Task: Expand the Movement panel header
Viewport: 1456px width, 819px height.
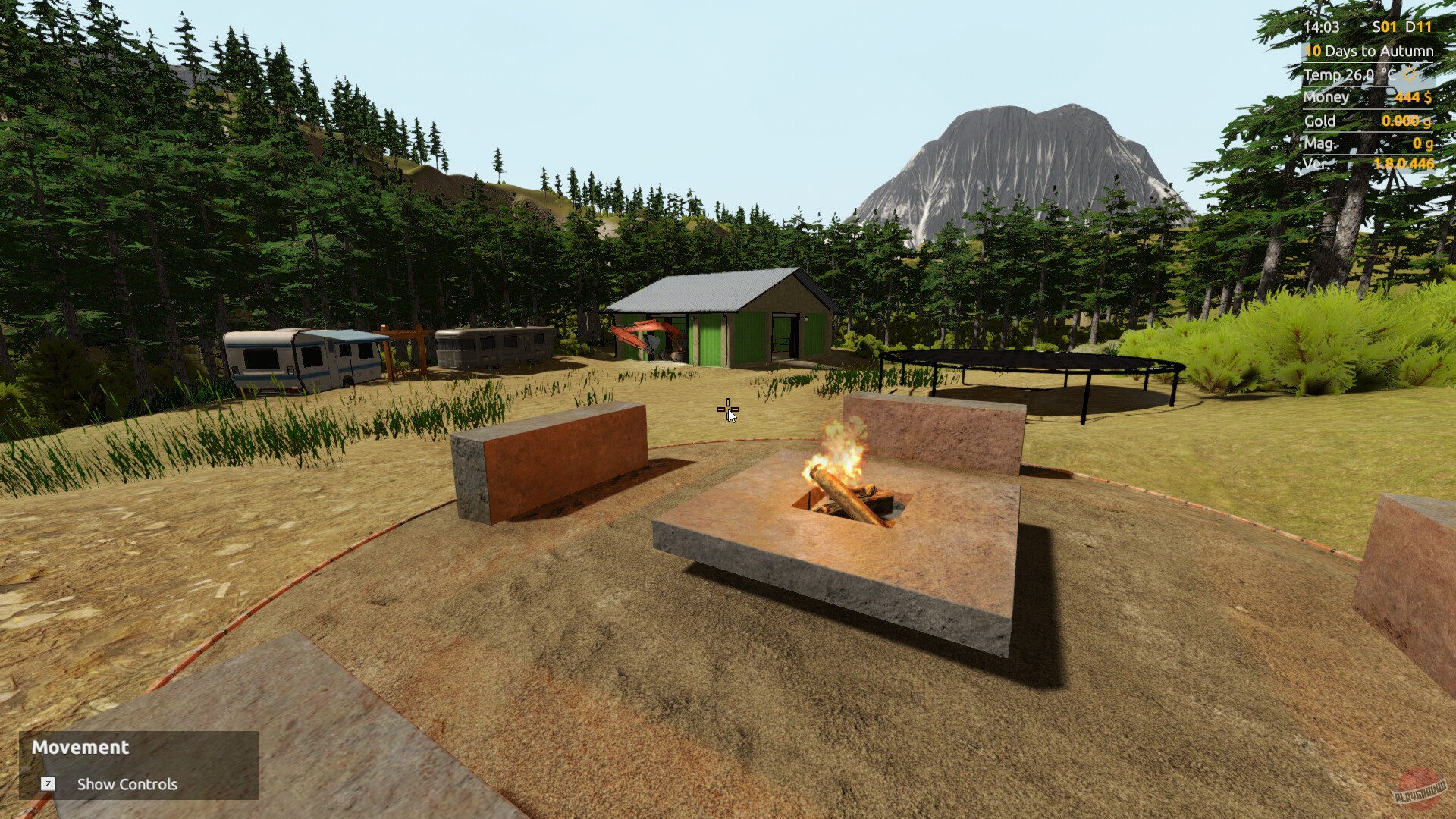Action: coord(81,748)
